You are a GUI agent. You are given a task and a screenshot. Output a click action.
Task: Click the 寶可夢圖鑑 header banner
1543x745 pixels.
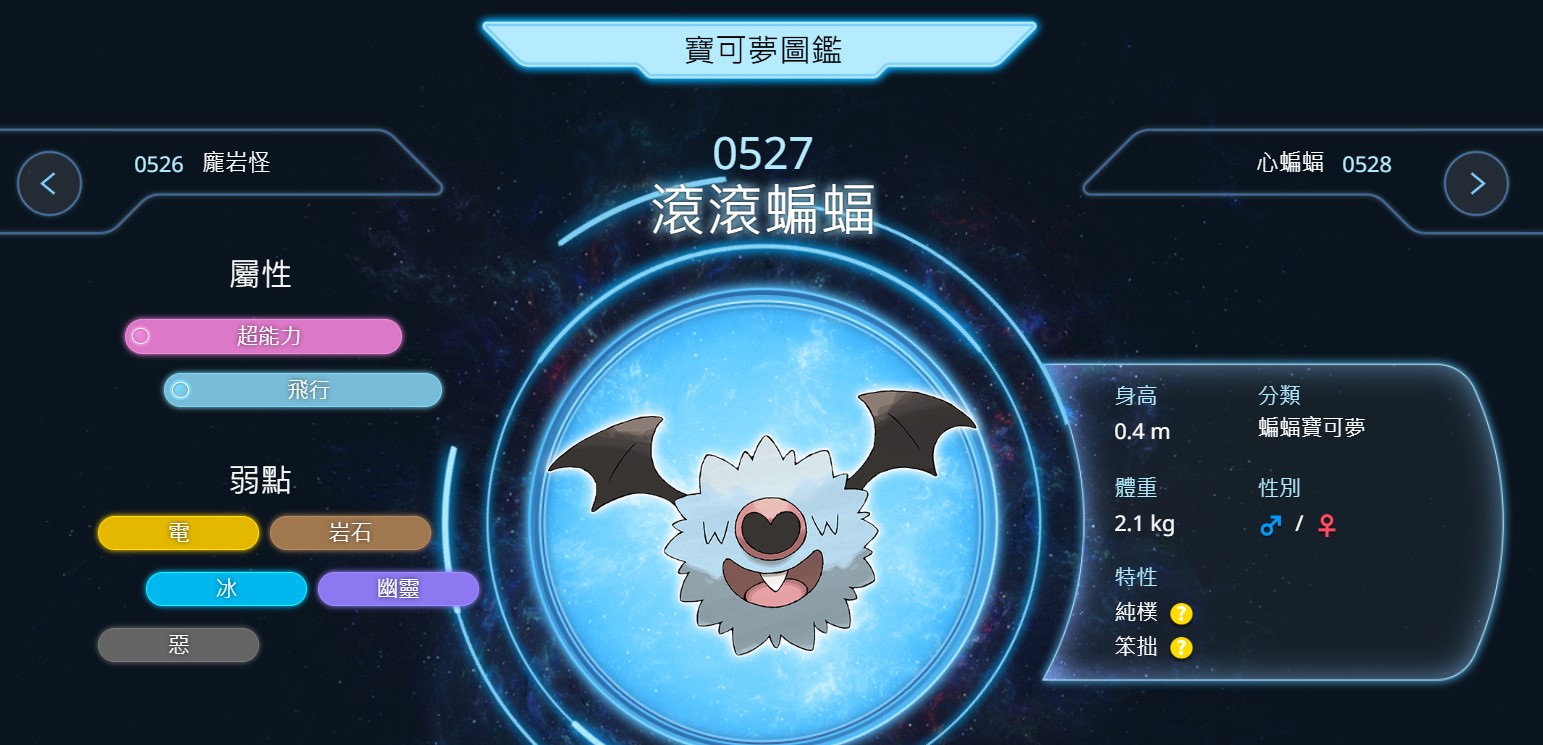[762, 49]
